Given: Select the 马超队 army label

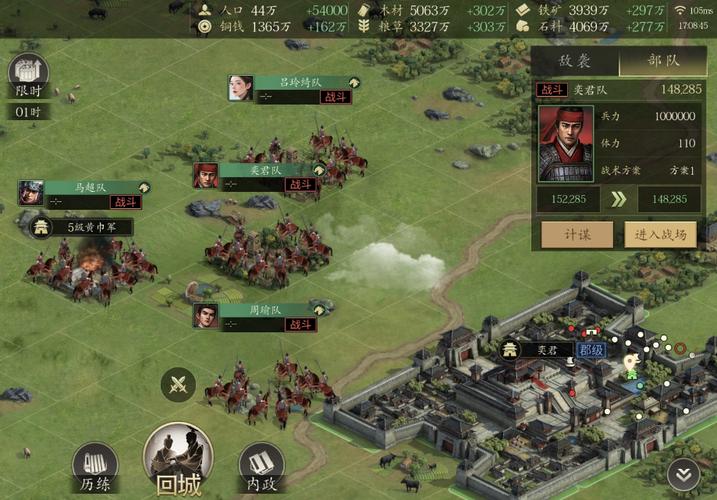Looking at the screenshot, I should [96, 187].
